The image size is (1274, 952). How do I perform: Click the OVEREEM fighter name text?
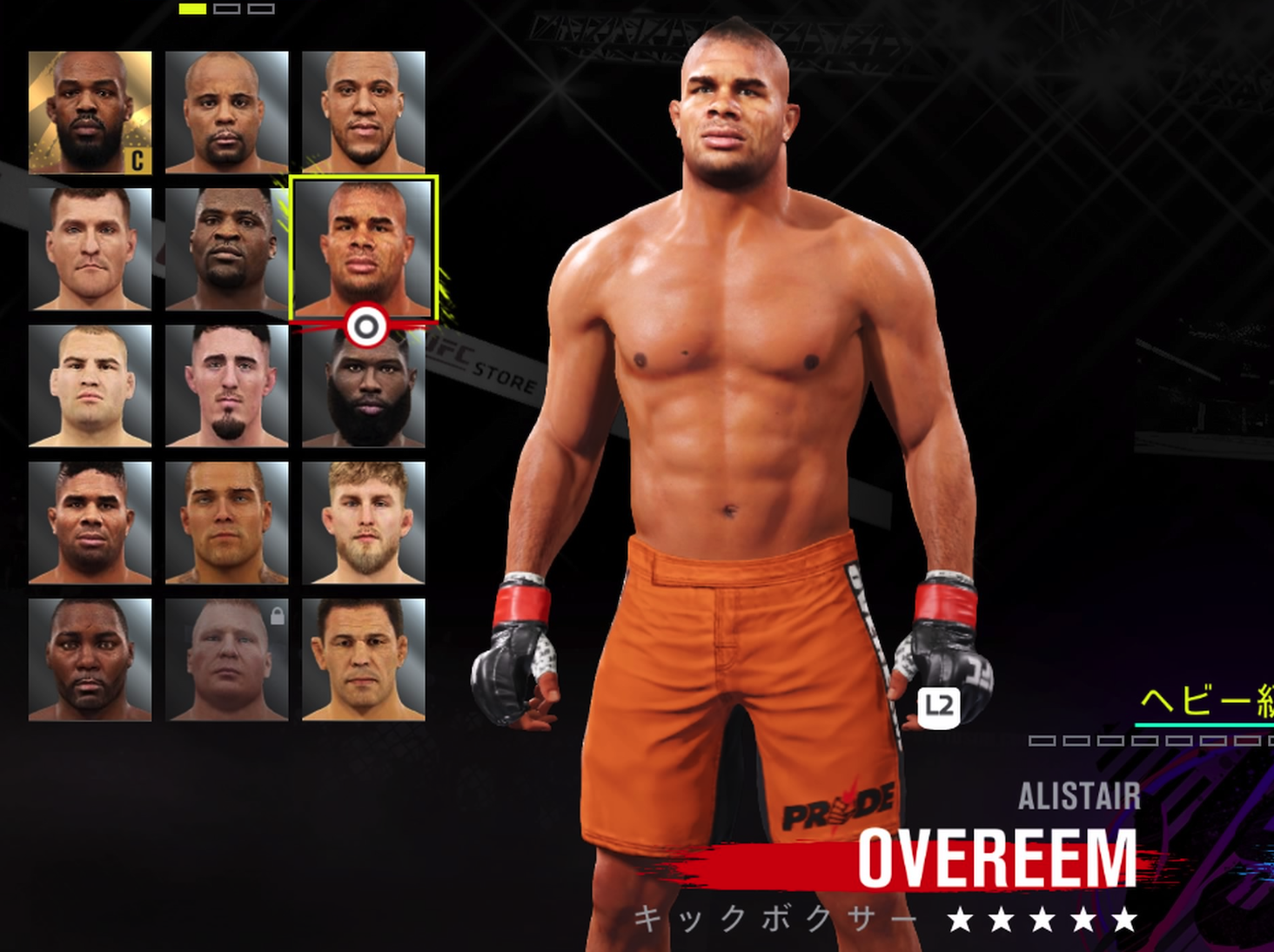(x=997, y=855)
